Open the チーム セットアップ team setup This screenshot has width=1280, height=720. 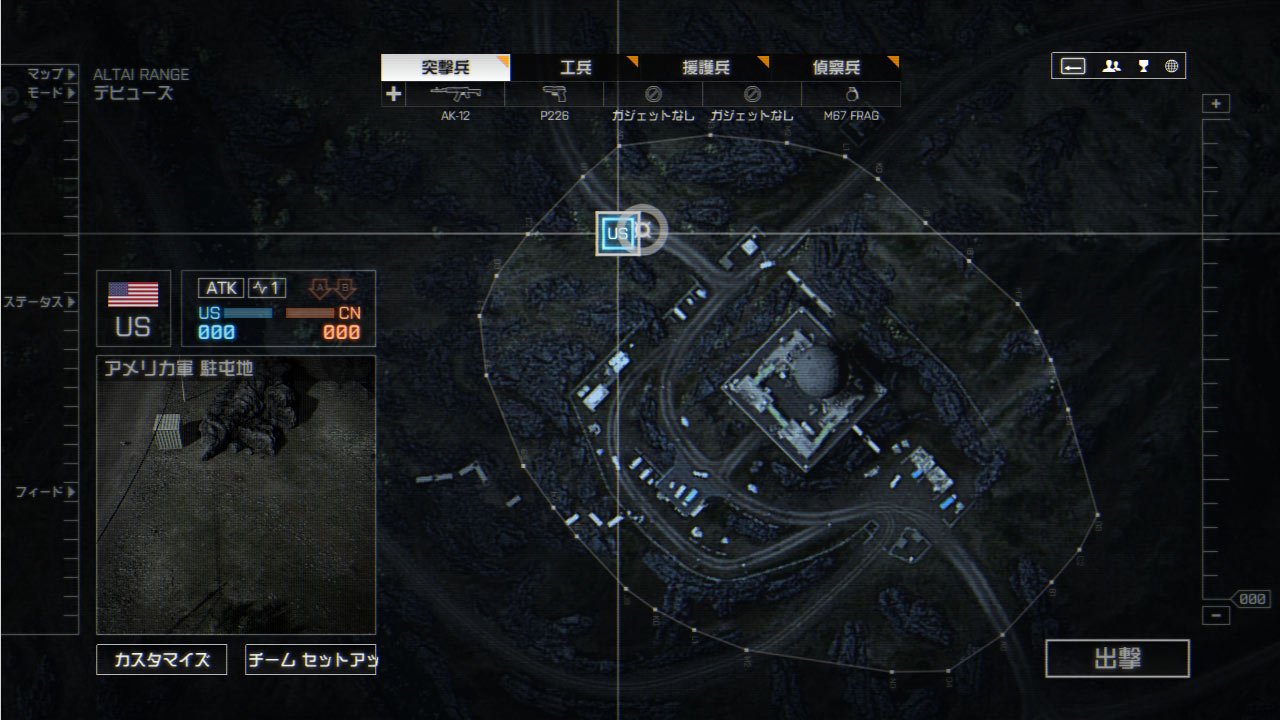click(310, 660)
